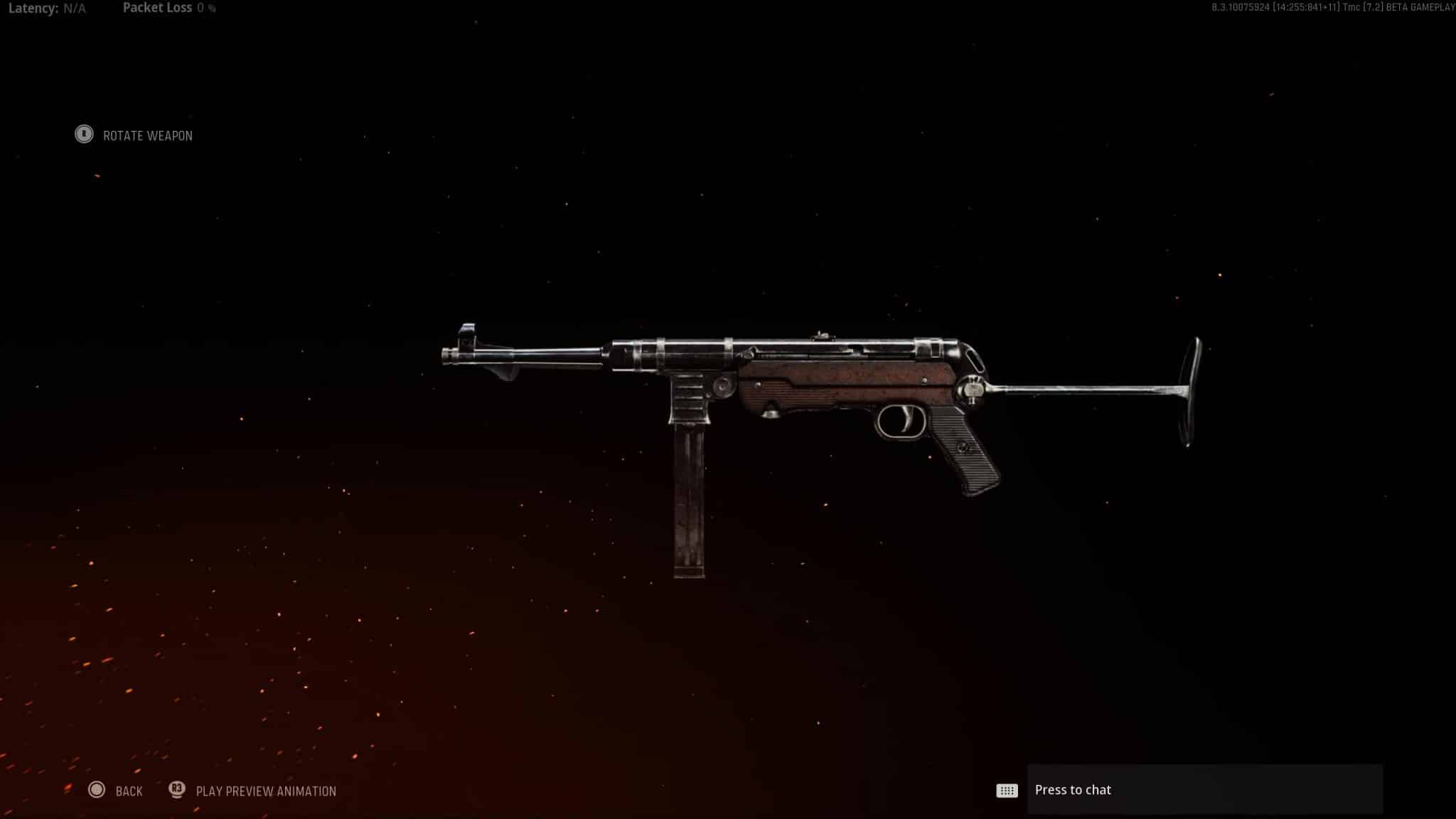This screenshot has height=819, width=1456.
Task: Go back using the Back option
Action: tap(116, 791)
